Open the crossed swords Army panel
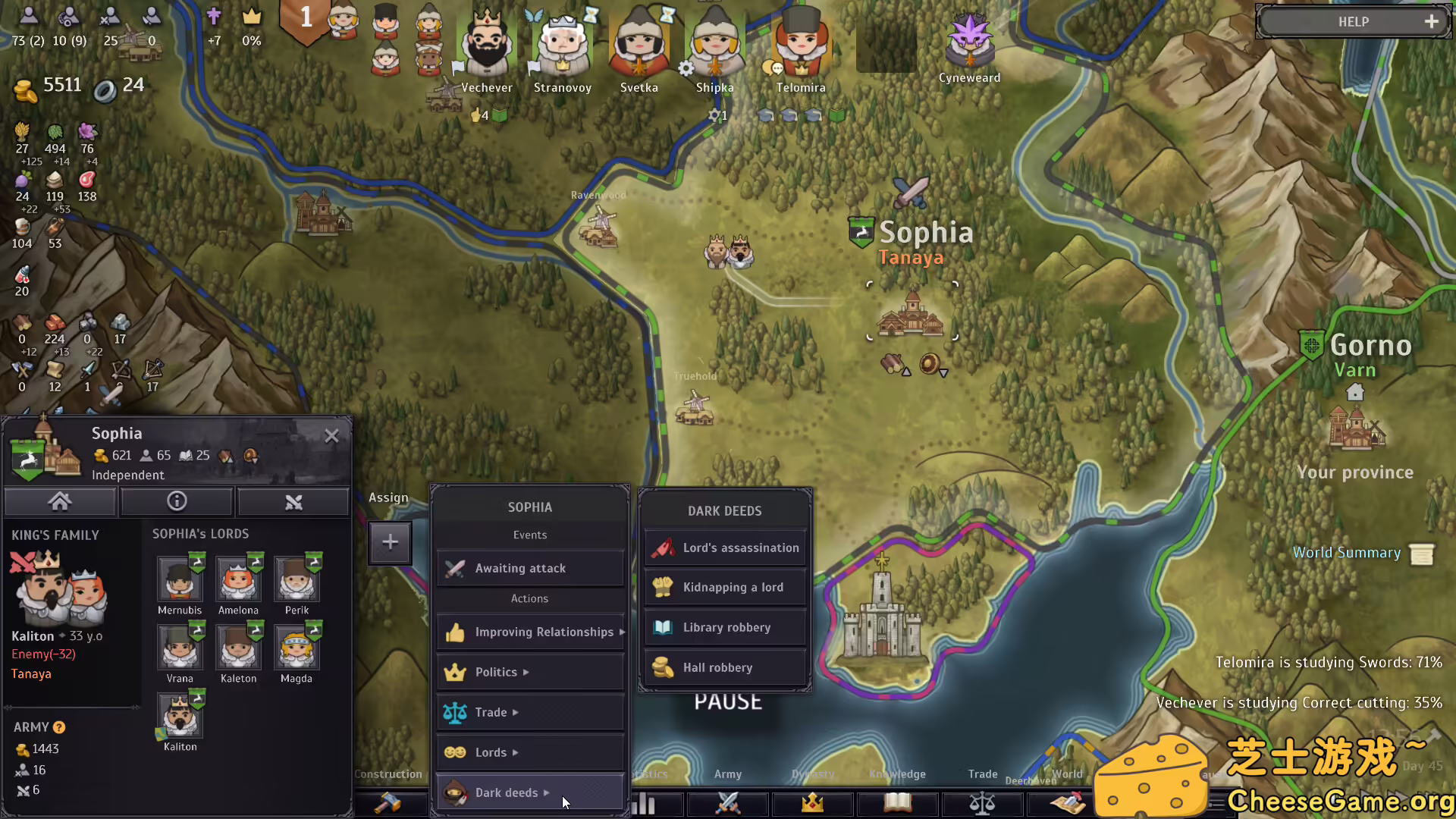This screenshot has height=819, width=1456. pyautogui.click(x=726, y=803)
